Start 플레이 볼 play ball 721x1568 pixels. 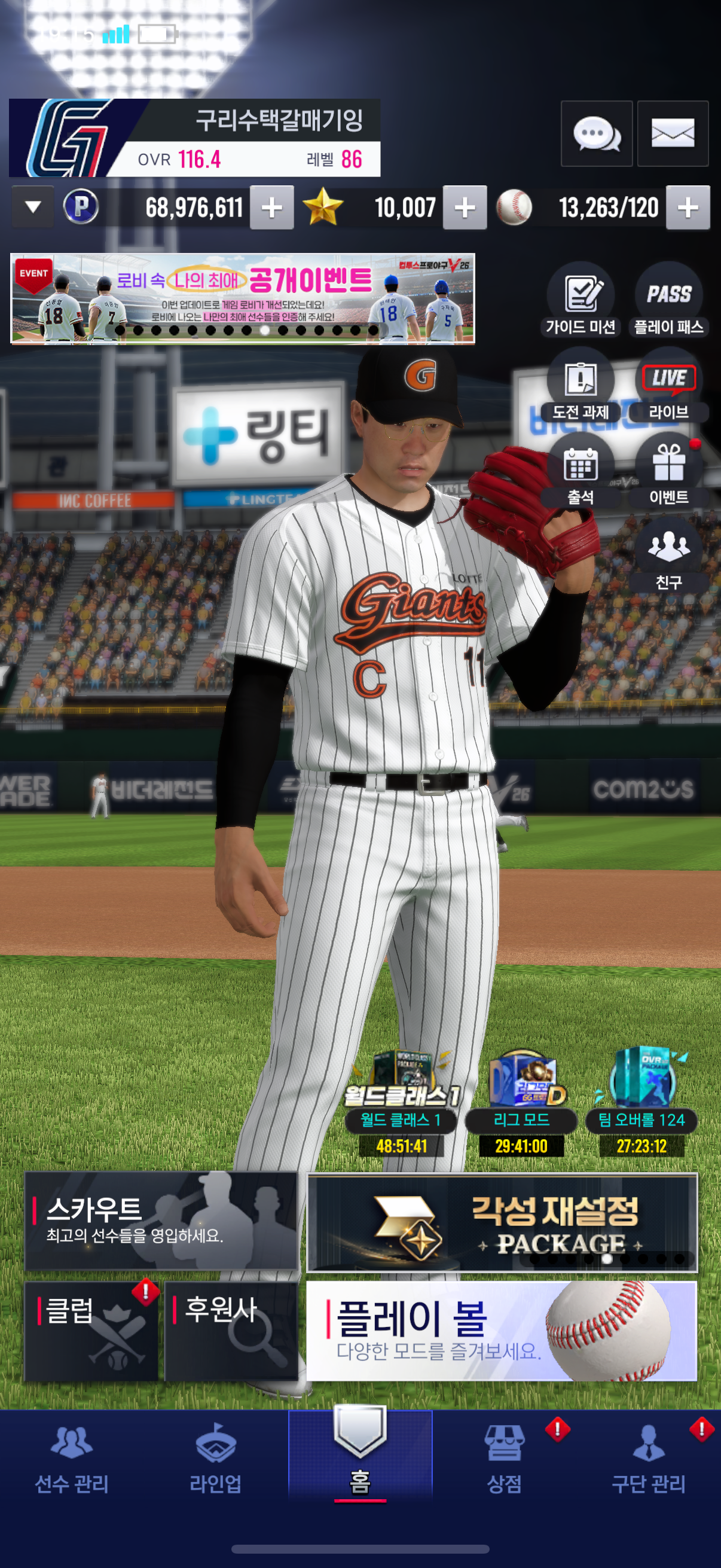[x=502, y=1331]
